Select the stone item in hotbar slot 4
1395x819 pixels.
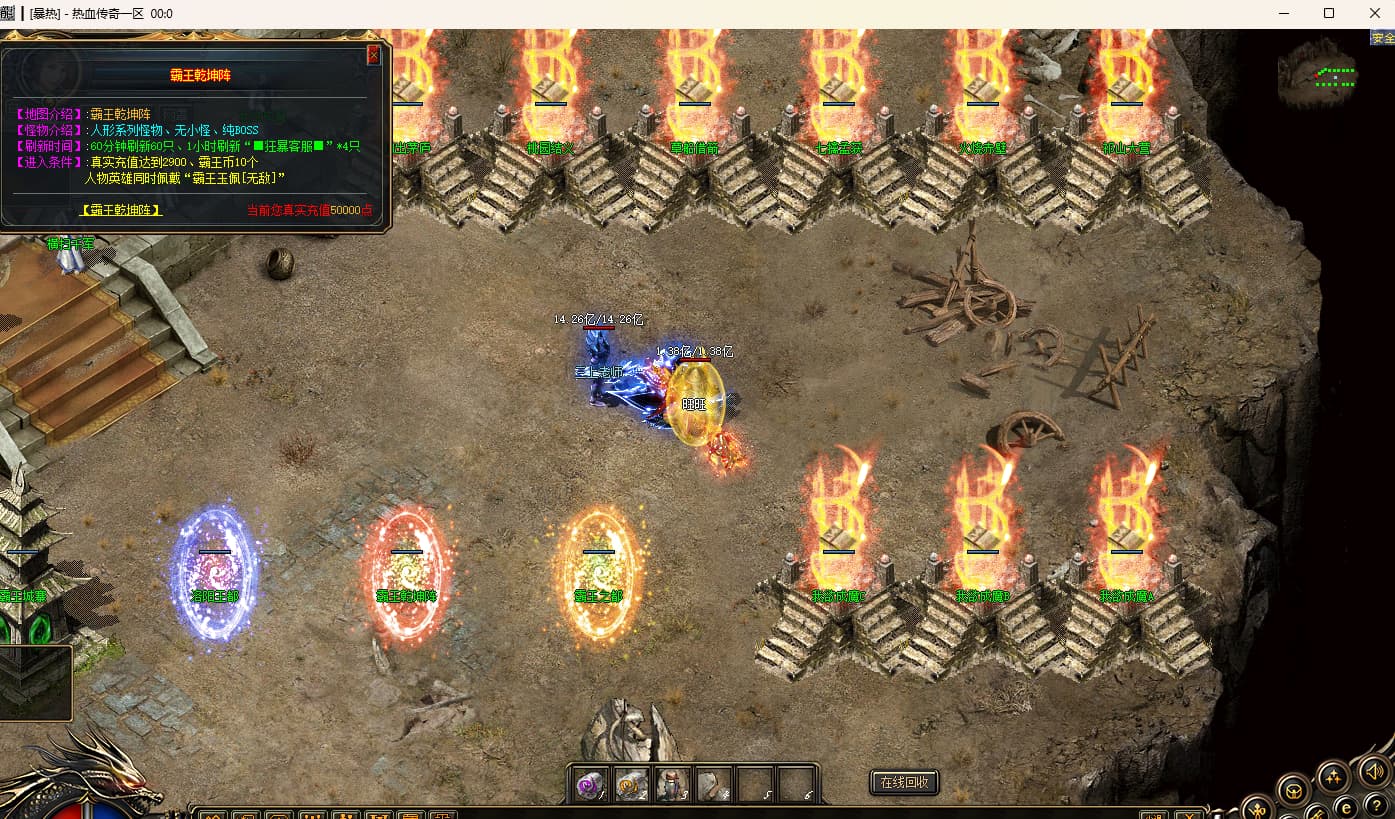(x=714, y=785)
